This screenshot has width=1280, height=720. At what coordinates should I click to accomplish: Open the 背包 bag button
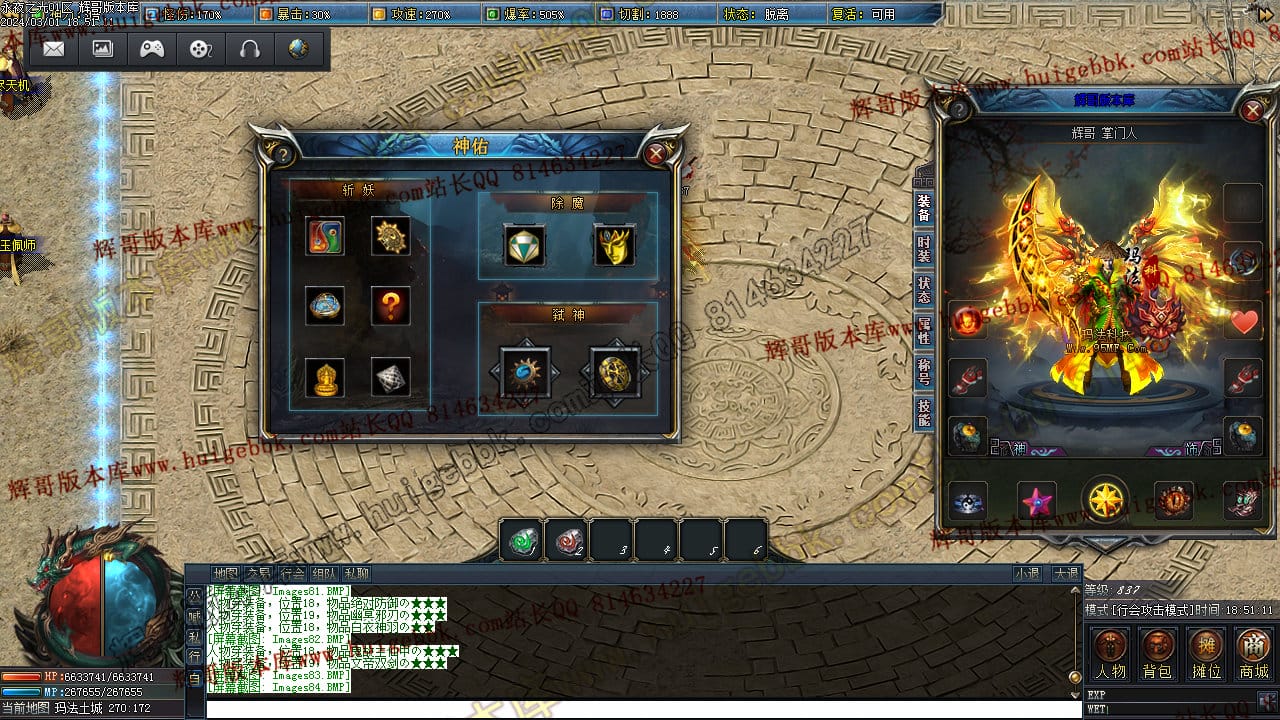point(1157,654)
